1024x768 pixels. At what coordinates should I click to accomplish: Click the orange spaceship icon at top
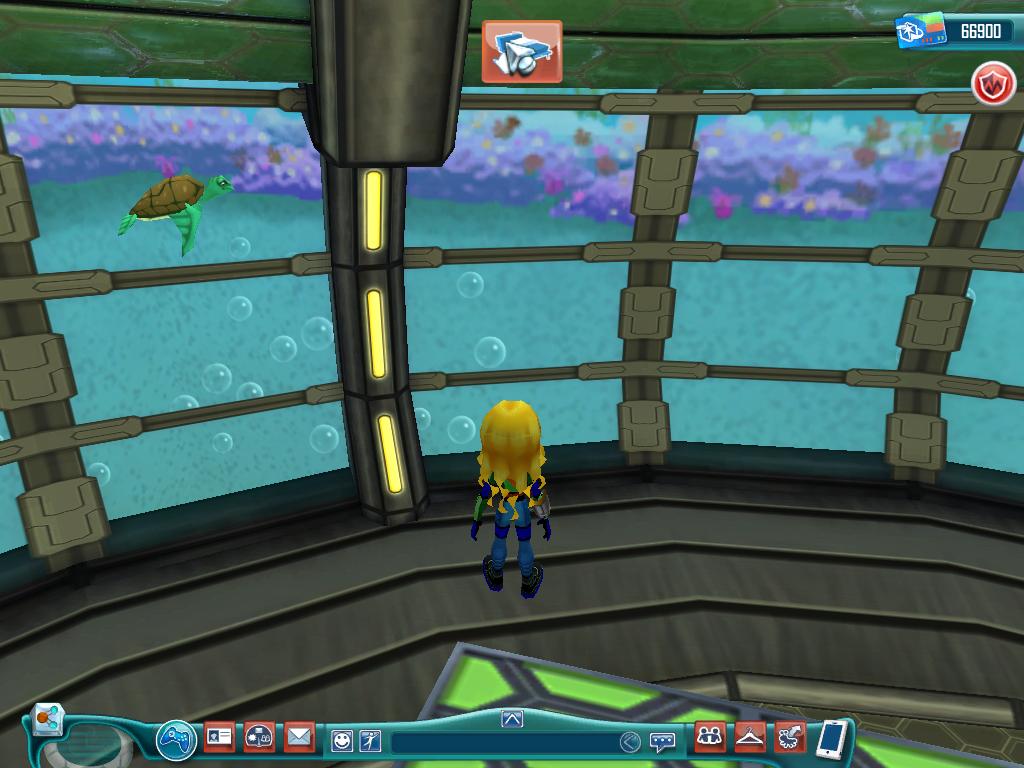[521, 51]
